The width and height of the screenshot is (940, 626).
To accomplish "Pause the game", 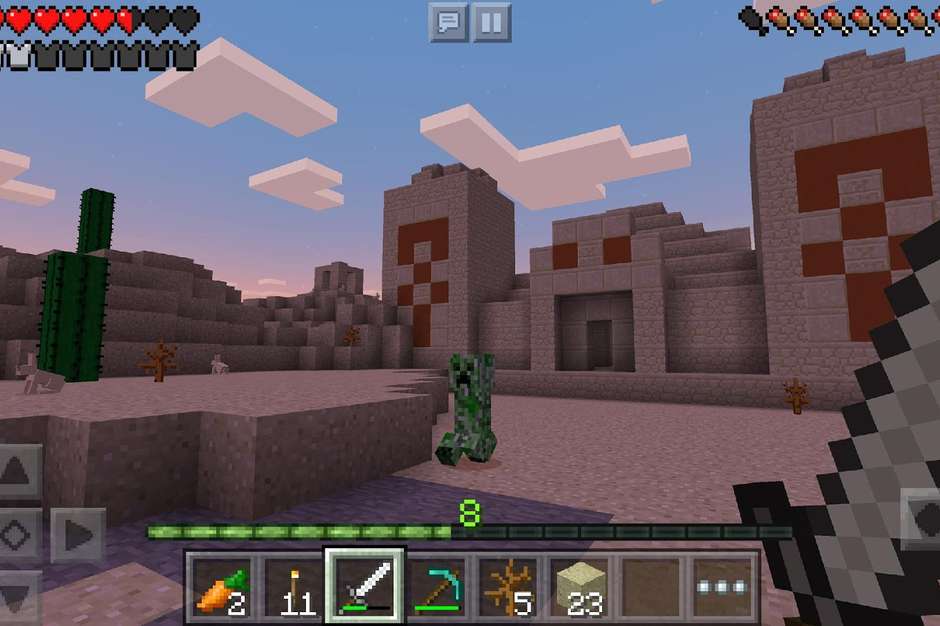I will click(x=490, y=22).
